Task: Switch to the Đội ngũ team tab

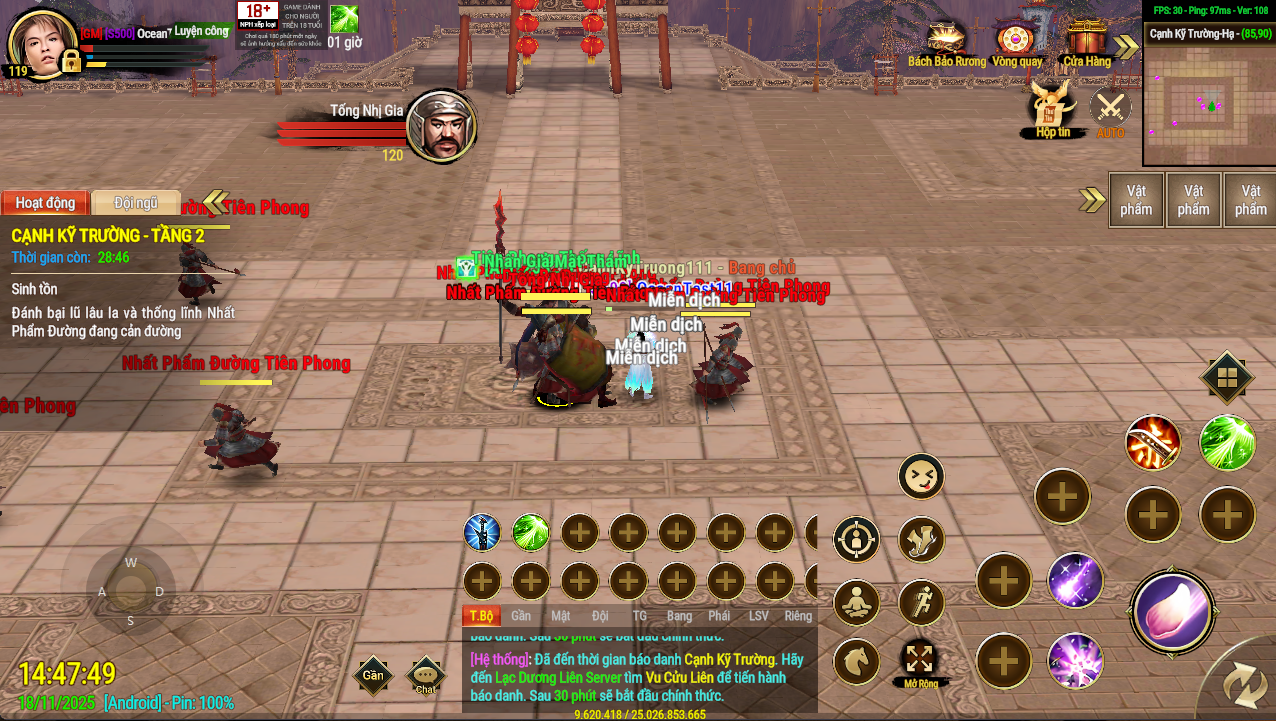Action: coord(136,203)
